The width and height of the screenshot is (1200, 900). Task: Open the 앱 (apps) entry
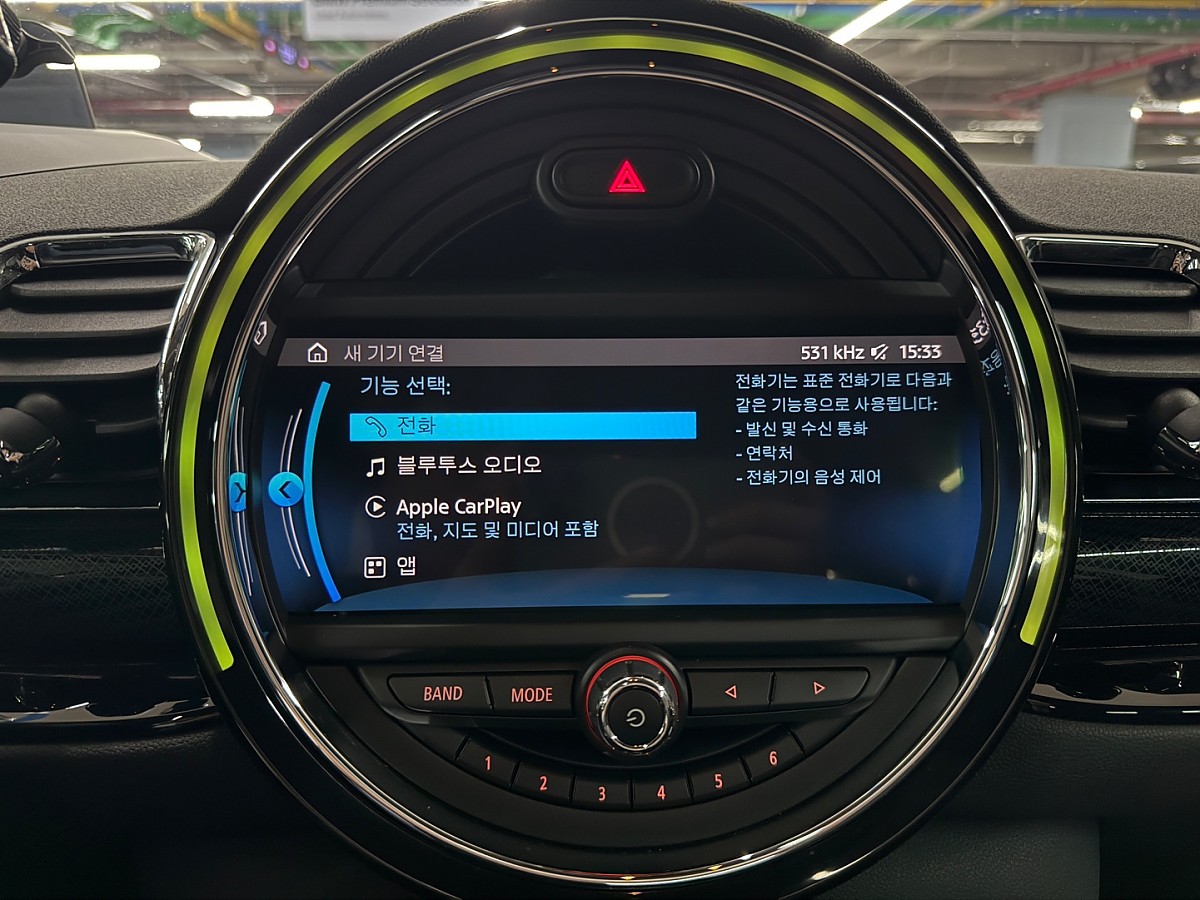406,567
